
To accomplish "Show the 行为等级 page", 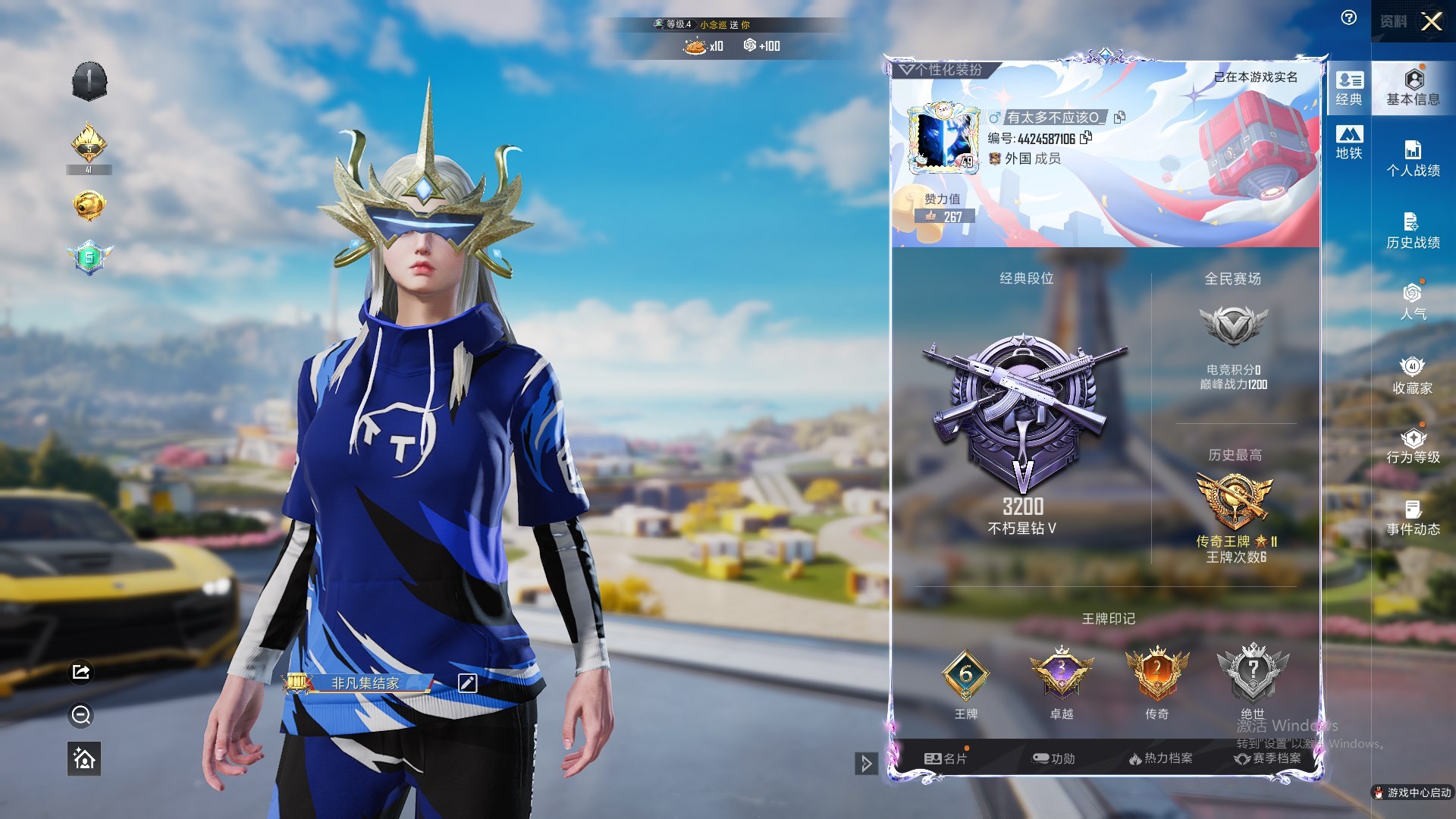I will click(x=1413, y=446).
